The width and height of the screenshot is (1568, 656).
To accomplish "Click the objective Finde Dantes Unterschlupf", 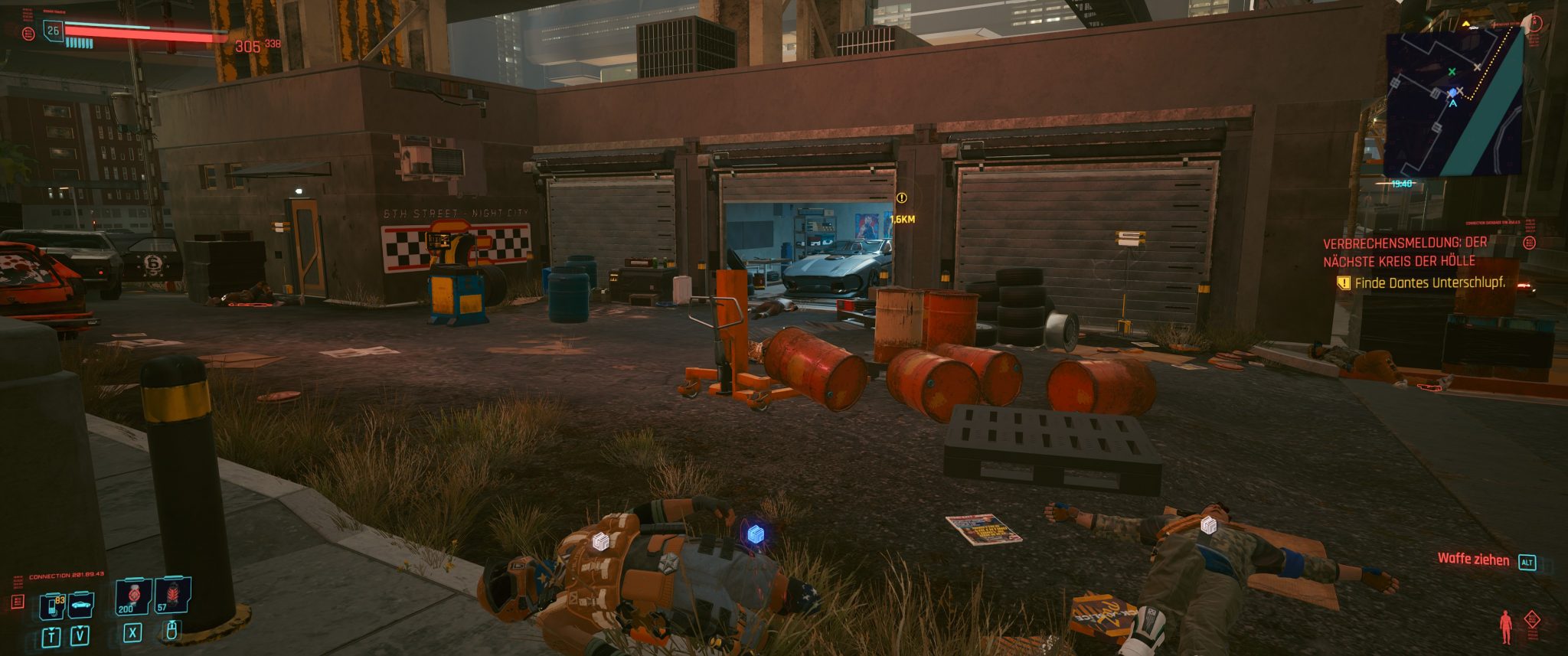I will pyautogui.click(x=1429, y=283).
